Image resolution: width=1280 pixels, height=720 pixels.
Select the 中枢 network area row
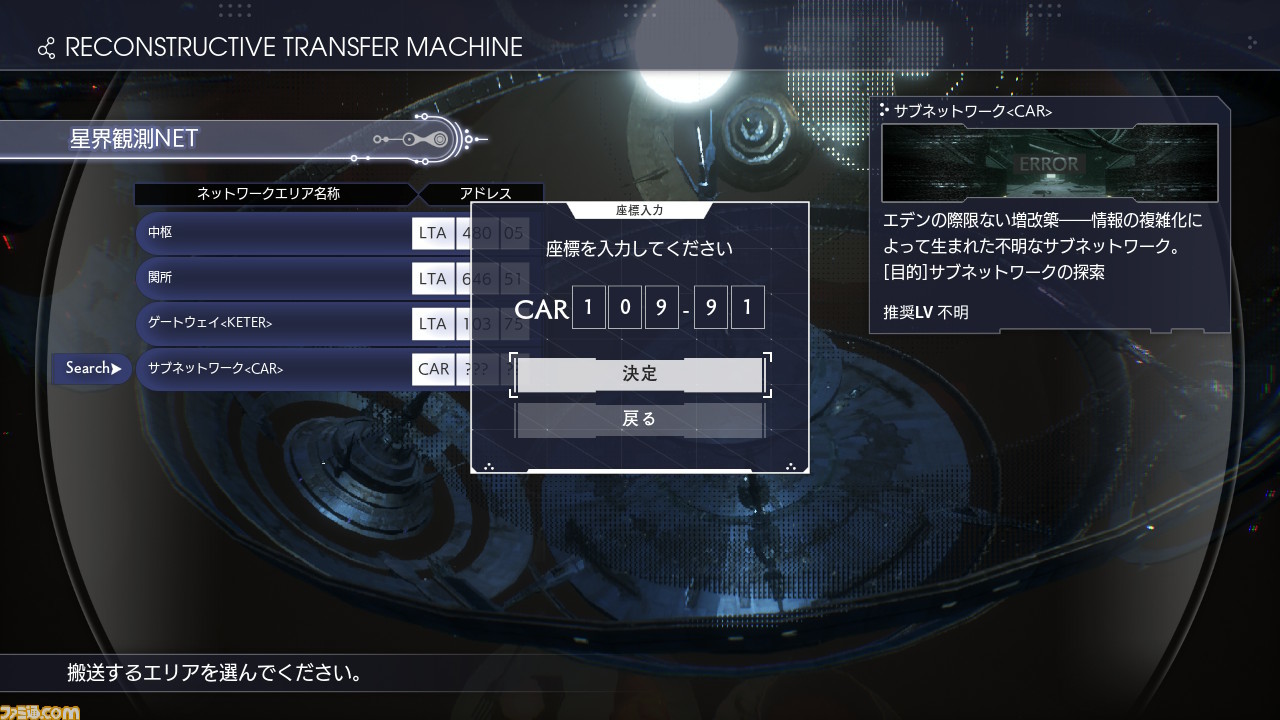pyautogui.click(x=273, y=233)
